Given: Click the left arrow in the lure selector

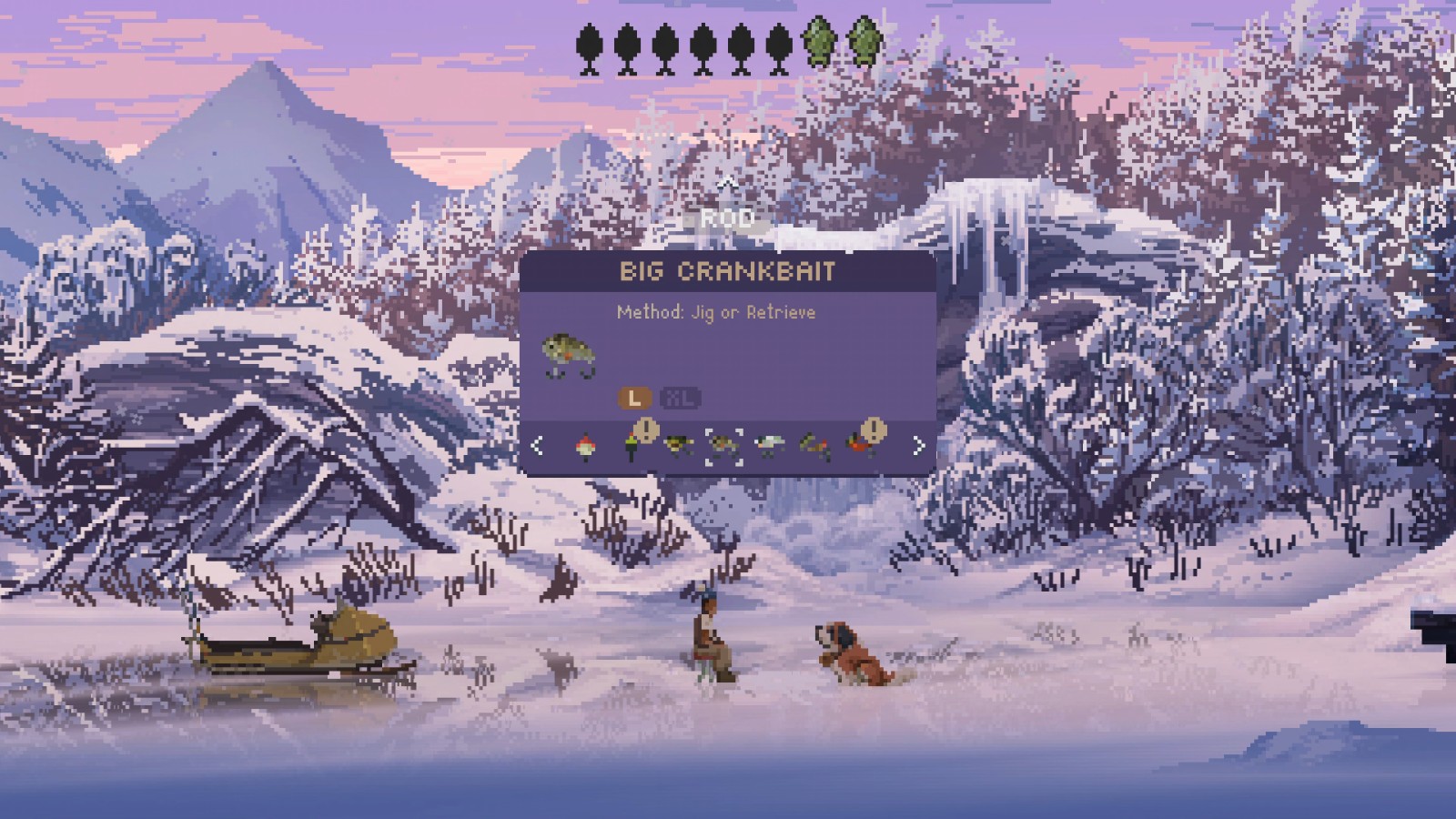Looking at the screenshot, I should (538, 445).
